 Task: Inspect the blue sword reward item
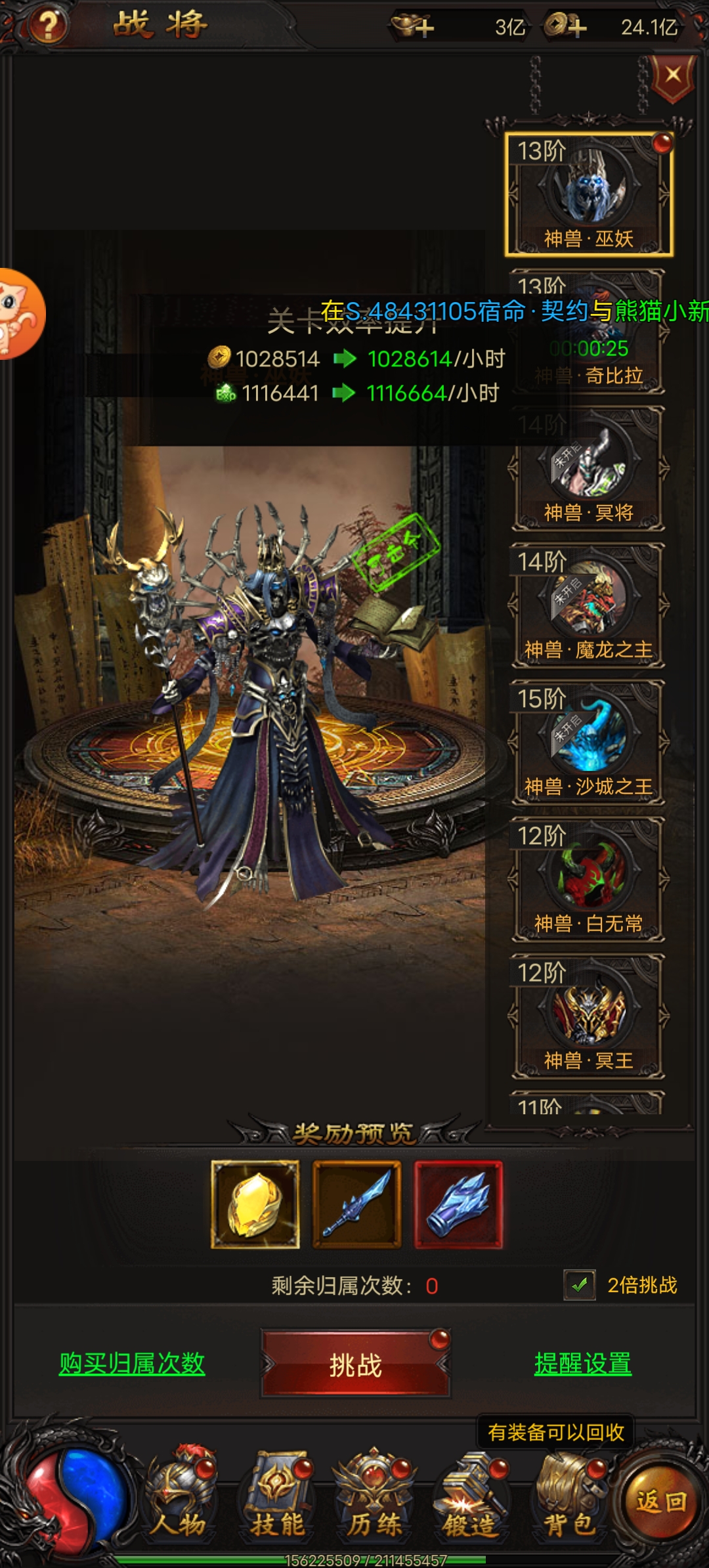tap(356, 1204)
